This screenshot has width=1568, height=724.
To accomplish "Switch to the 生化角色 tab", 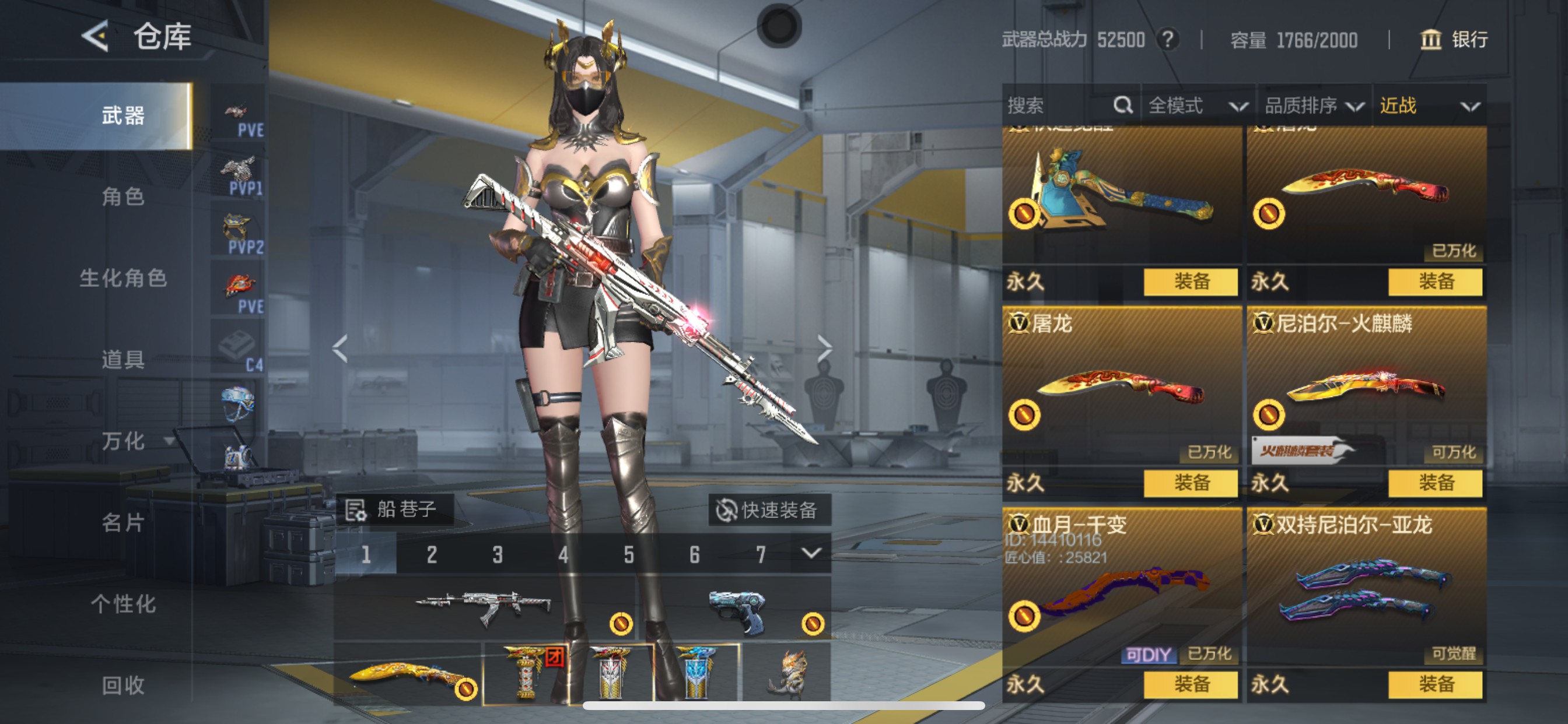I will (x=123, y=278).
